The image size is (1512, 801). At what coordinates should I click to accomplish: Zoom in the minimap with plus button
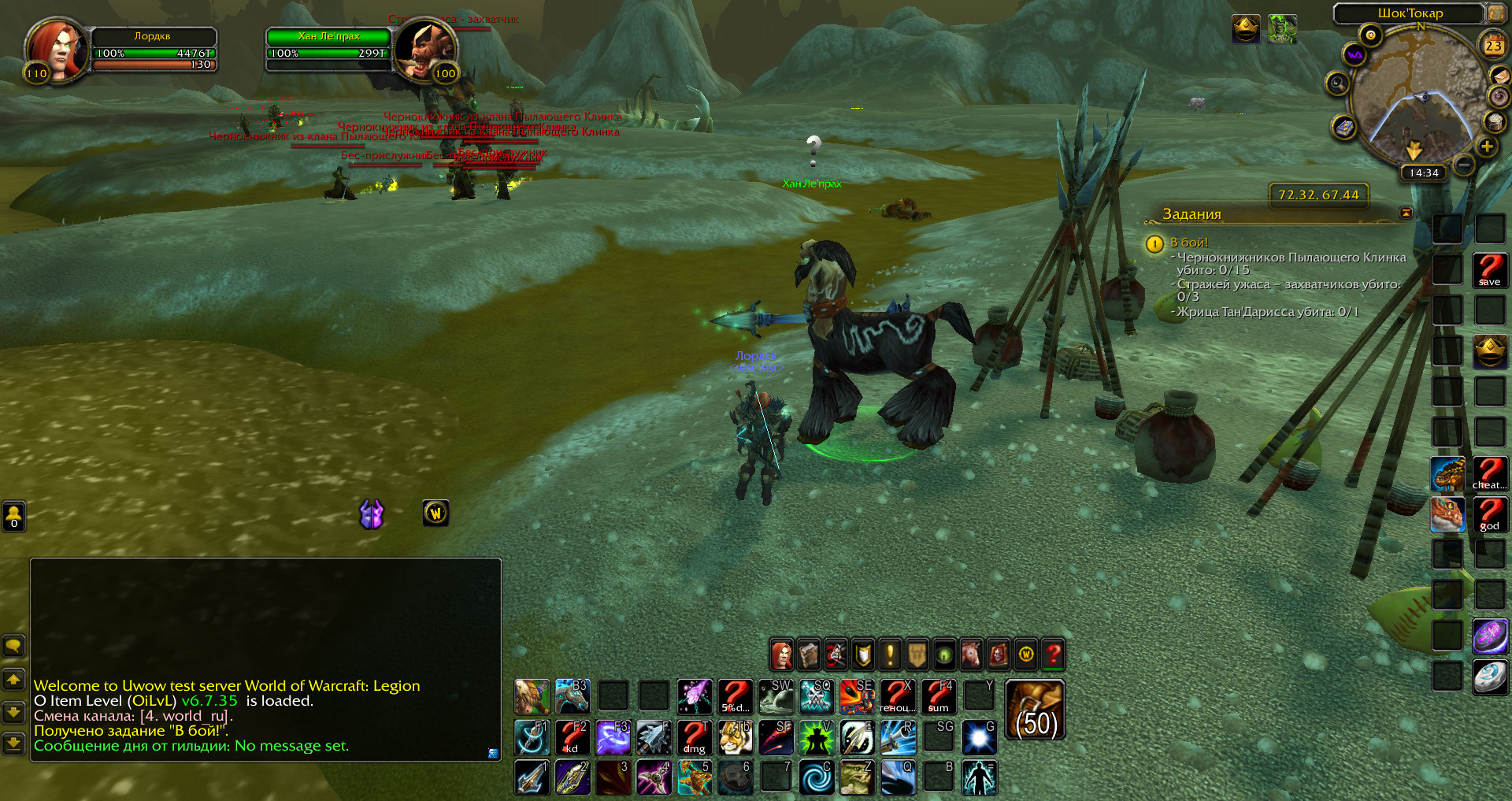coord(1487,146)
